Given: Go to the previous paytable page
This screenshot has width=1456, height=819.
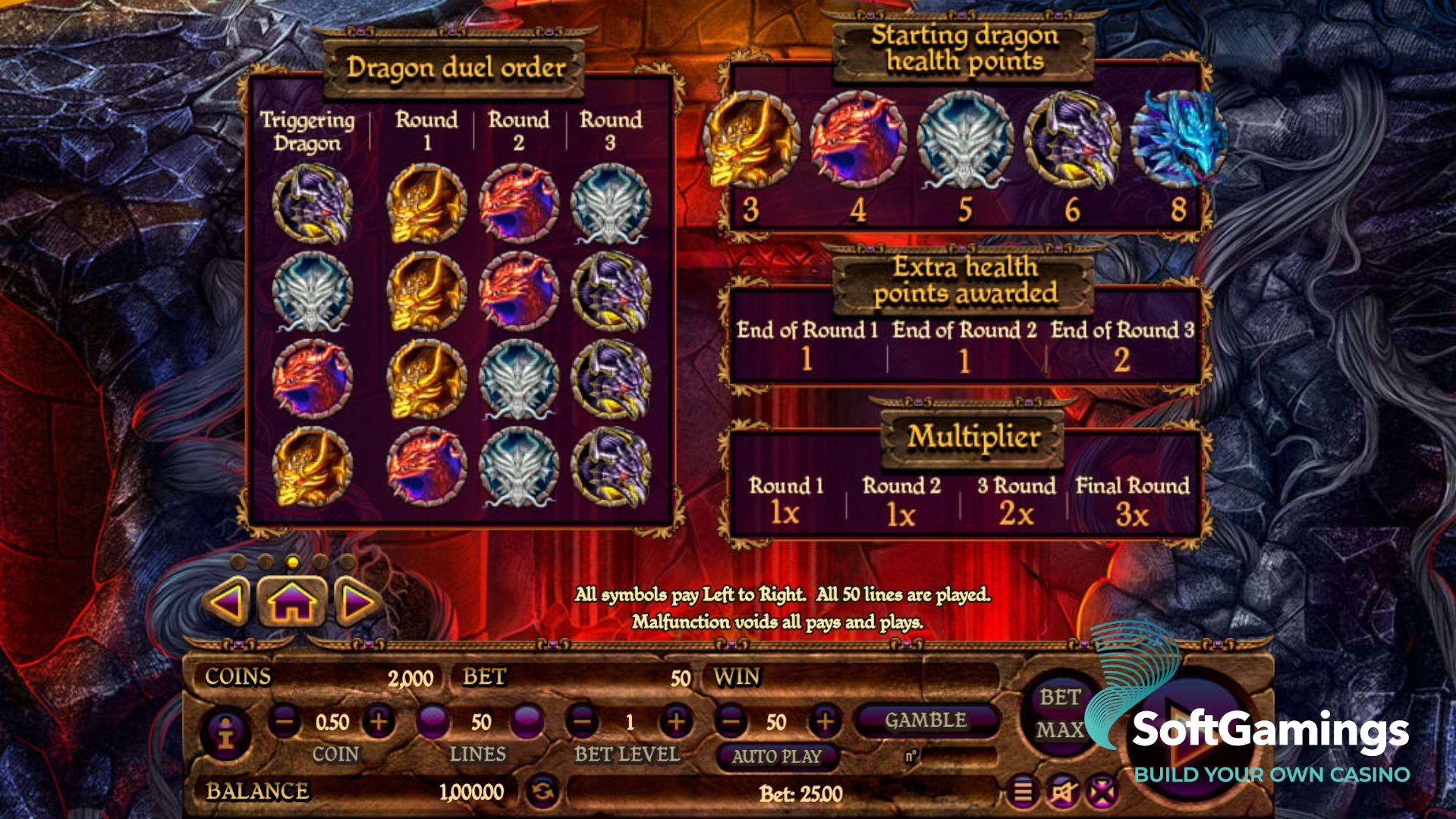Looking at the screenshot, I should (227, 603).
